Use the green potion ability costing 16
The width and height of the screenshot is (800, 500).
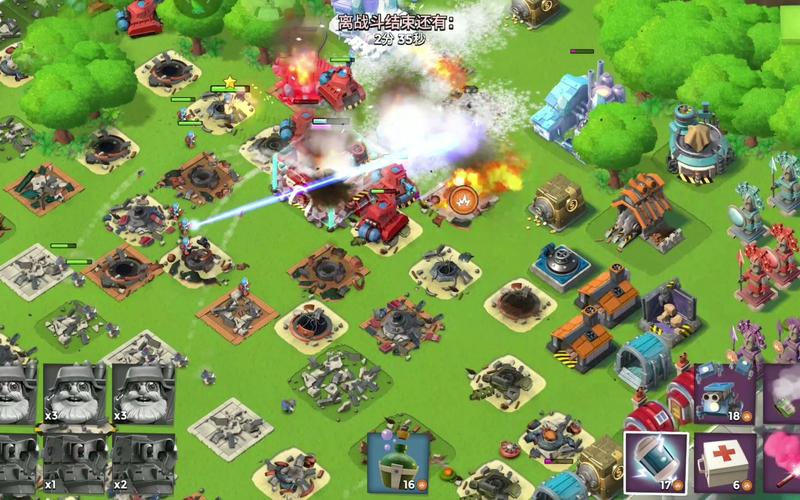coord(397,461)
